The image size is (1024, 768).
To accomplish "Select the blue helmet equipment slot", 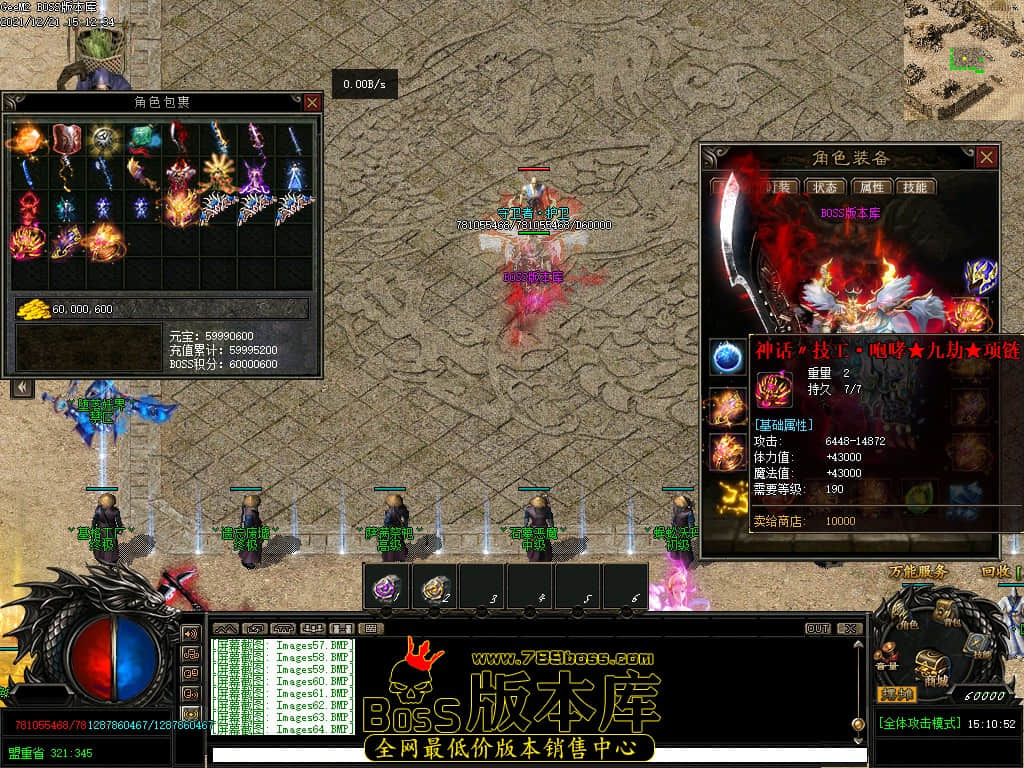I will tap(979, 276).
